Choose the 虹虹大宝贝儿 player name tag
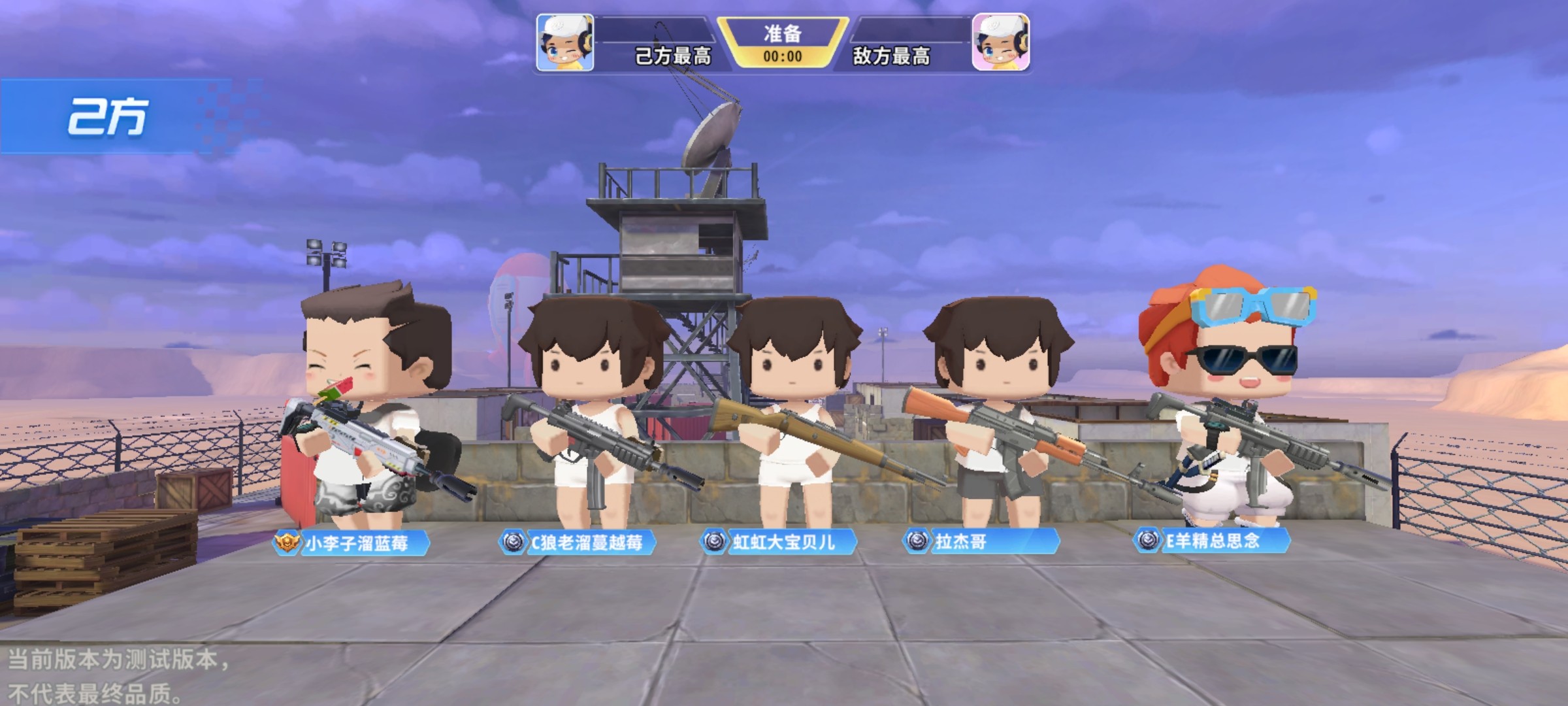 pyautogui.click(x=779, y=542)
